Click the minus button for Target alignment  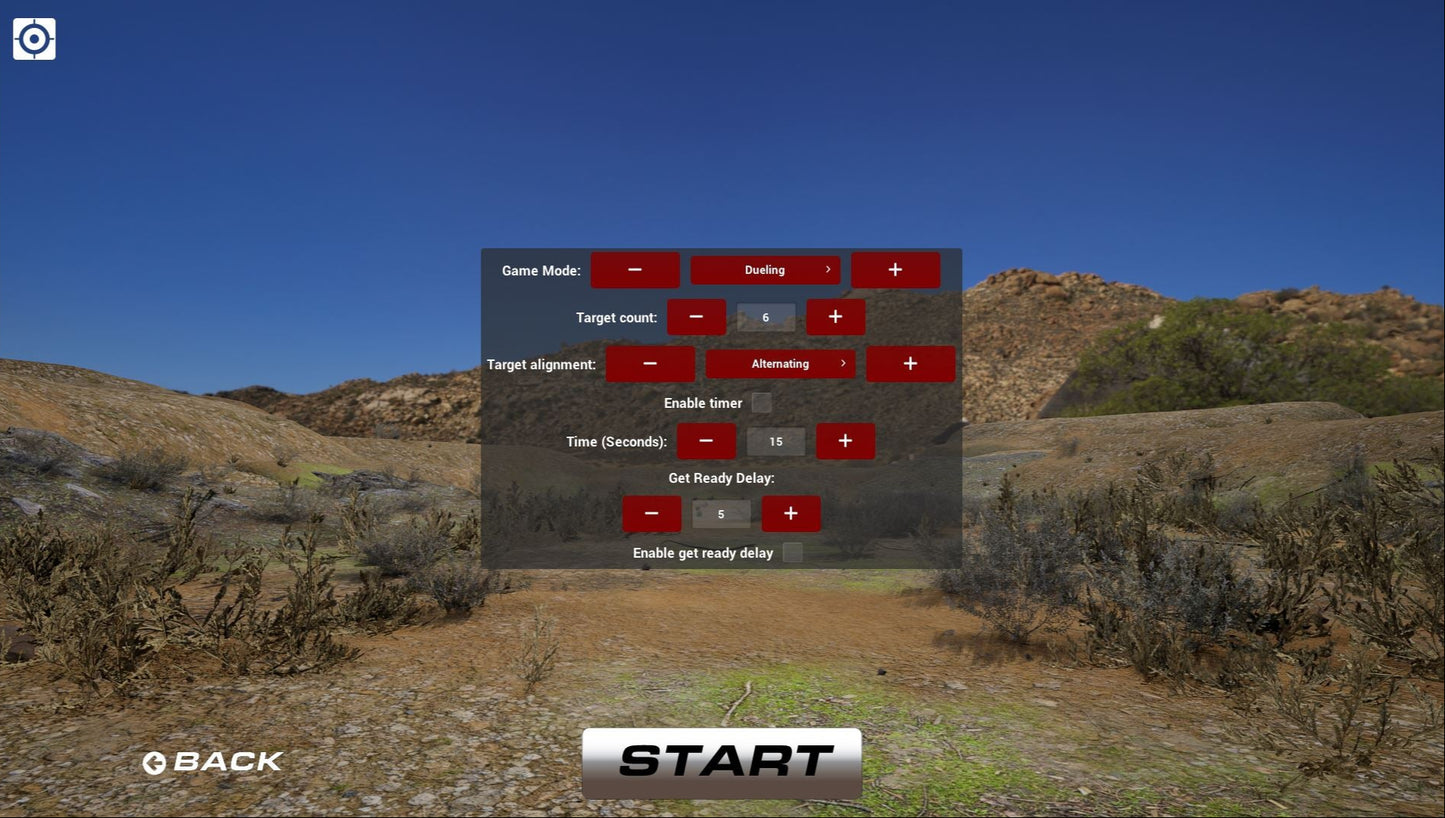click(x=650, y=363)
